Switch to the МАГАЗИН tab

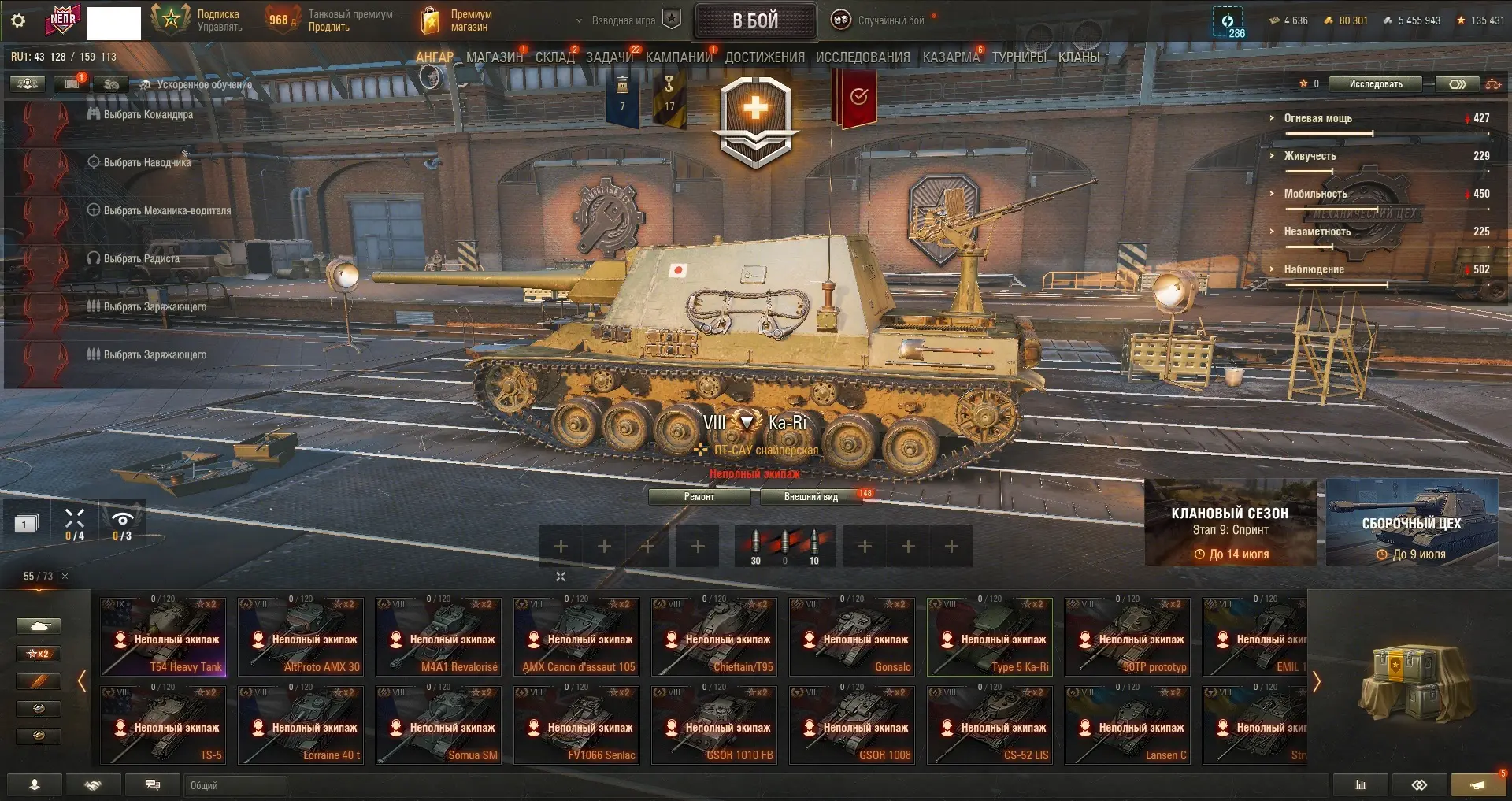click(494, 57)
